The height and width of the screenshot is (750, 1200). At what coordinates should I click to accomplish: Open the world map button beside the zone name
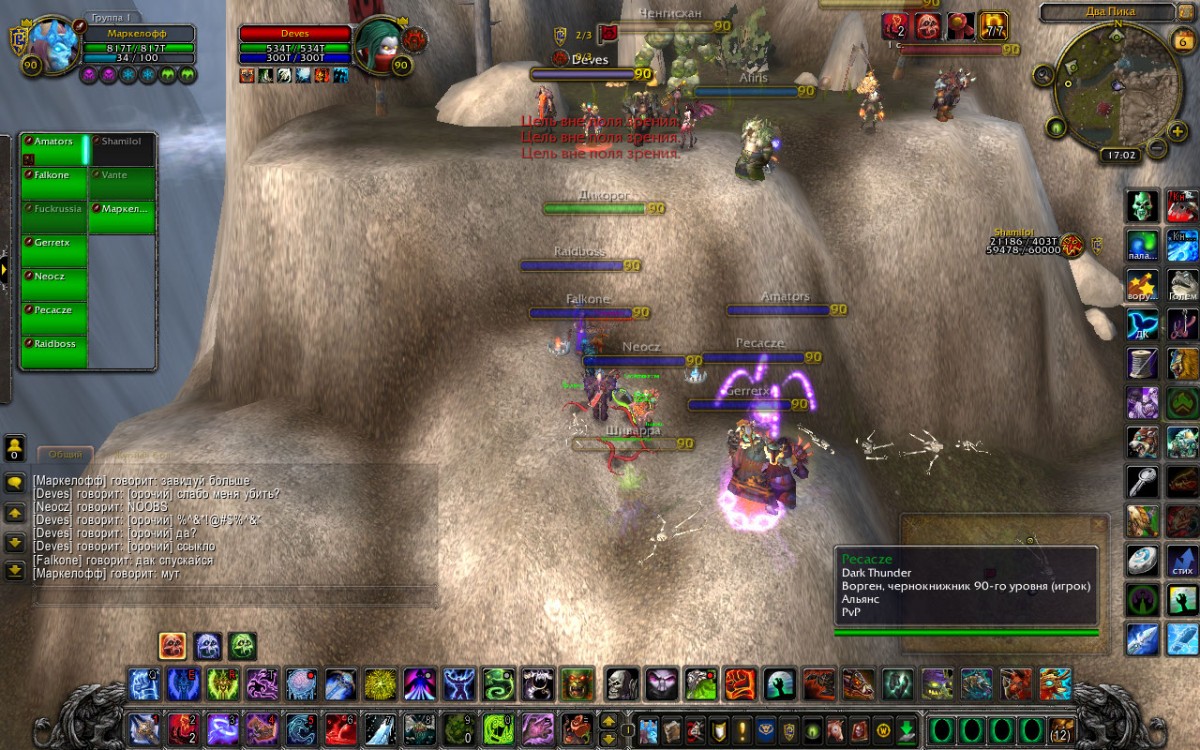(1186, 12)
